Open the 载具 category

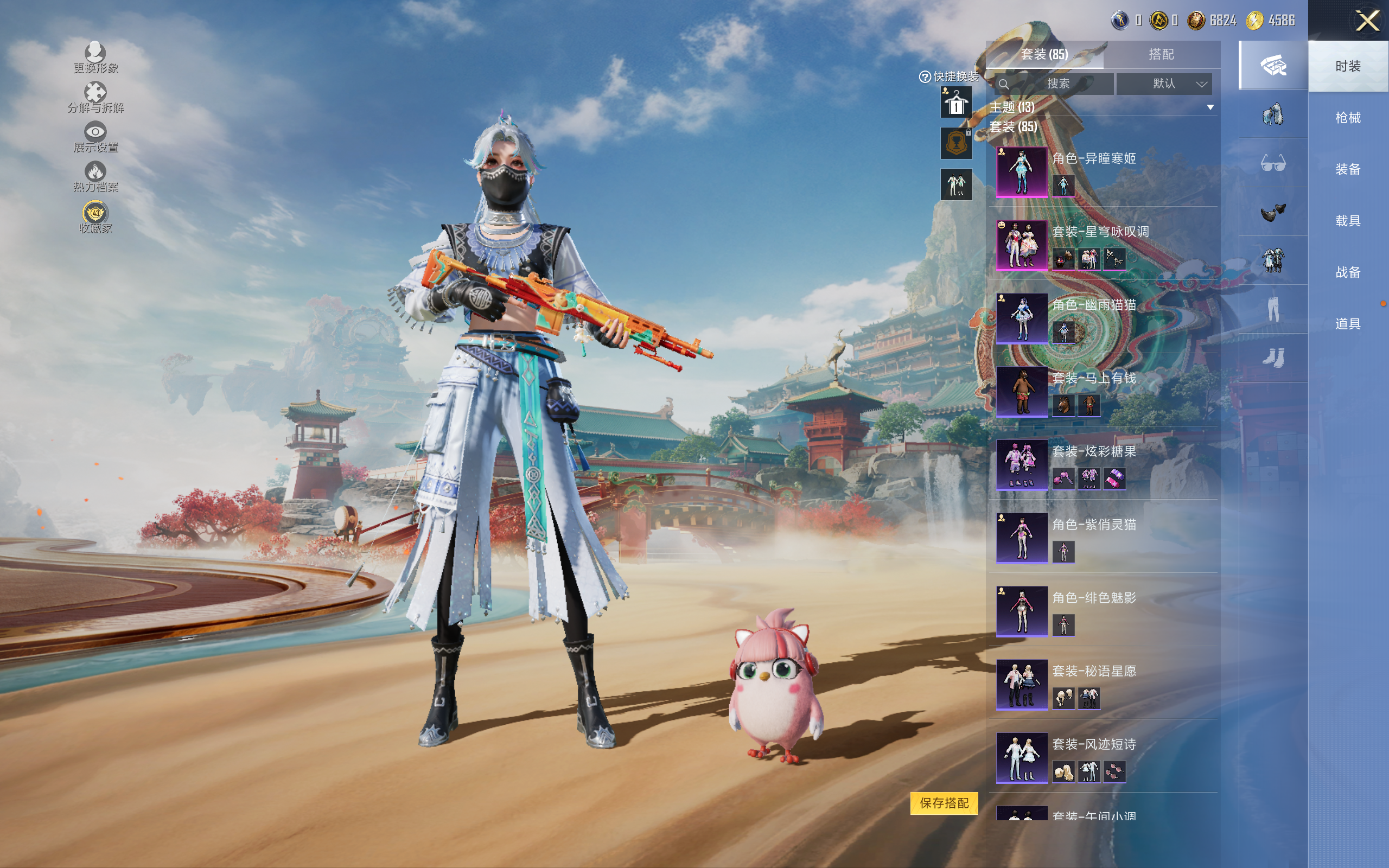[1347, 221]
